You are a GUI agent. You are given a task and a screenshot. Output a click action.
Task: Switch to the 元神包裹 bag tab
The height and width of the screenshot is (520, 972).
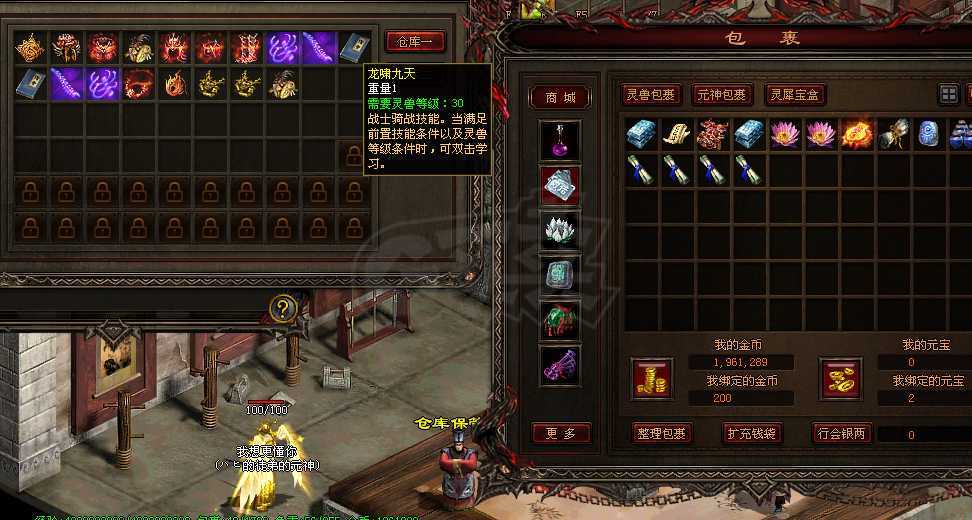coord(722,95)
